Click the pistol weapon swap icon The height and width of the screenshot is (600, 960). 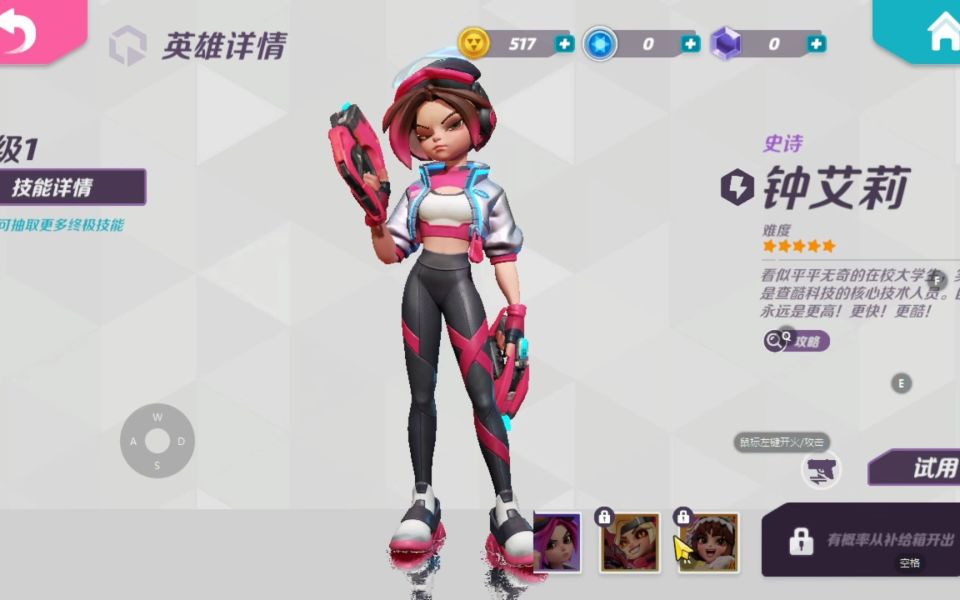click(822, 470)
